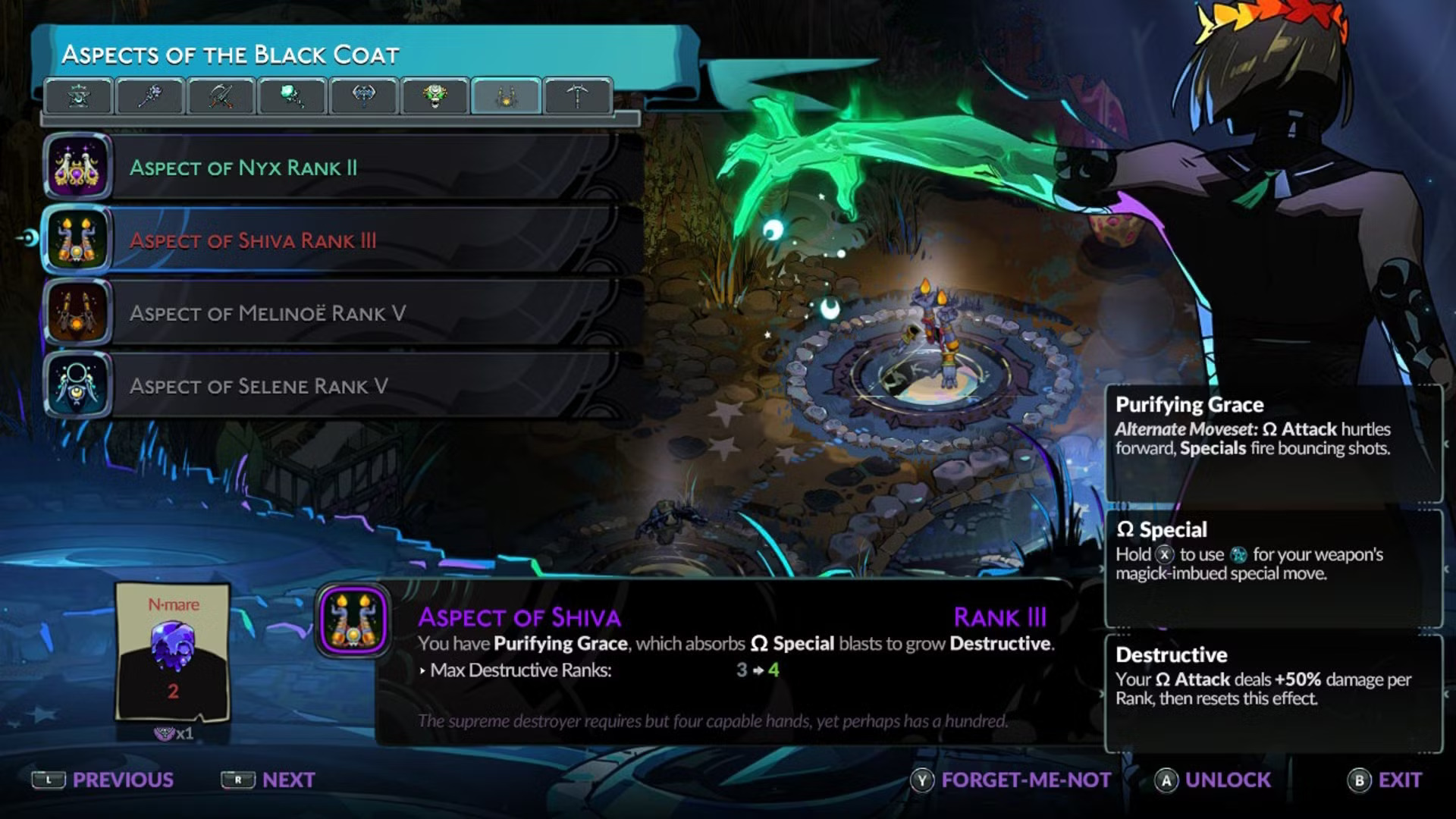
Task: Open the first star-anvil tab
Action: click(x=79, y=96)
